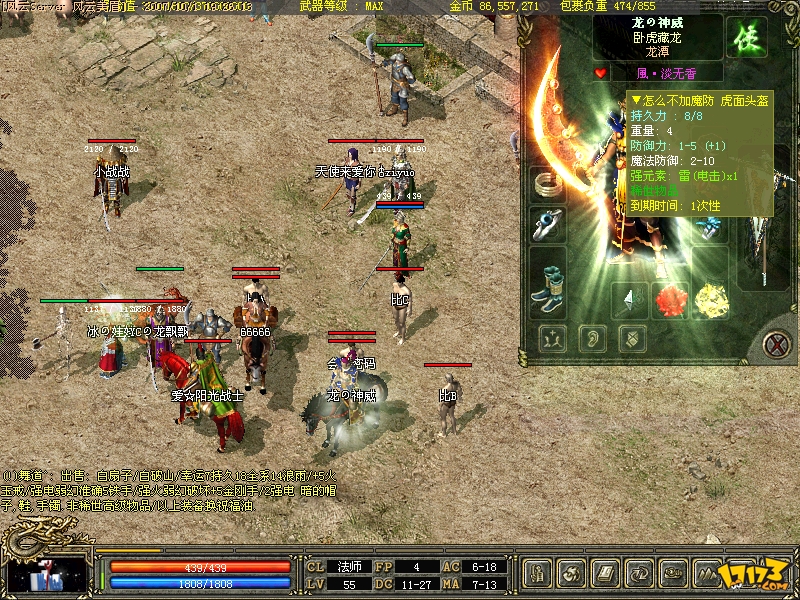Click the red heart icon

click(600, 73)
